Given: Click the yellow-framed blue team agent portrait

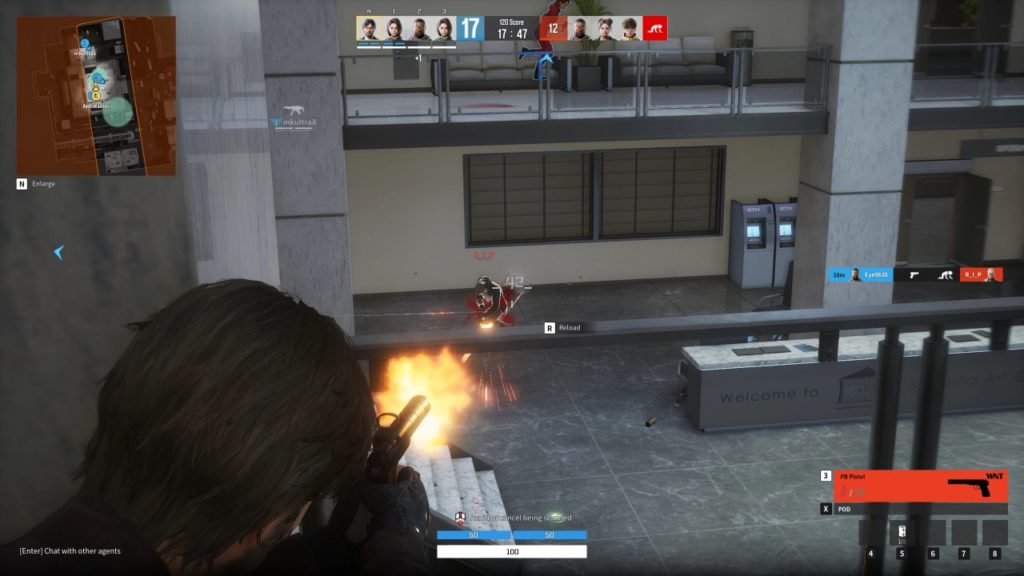Looking at the screenshot, I should [x=369, y=28].
